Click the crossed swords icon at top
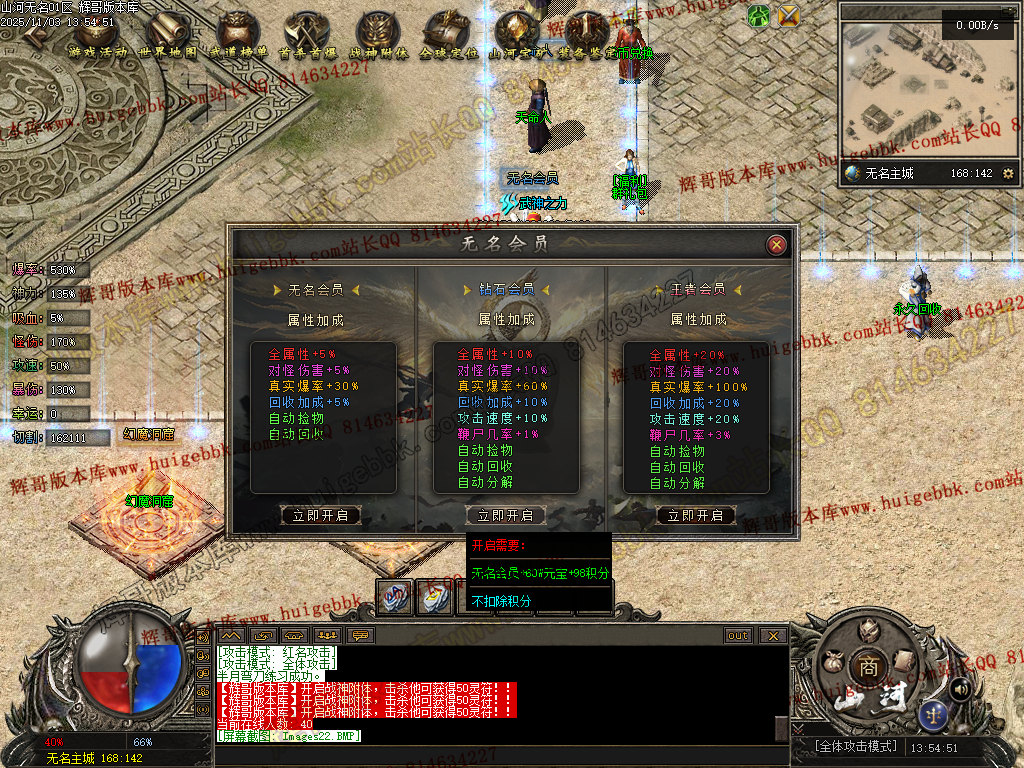Screen dimensions: 1024x768 click(x=789, y=15)
